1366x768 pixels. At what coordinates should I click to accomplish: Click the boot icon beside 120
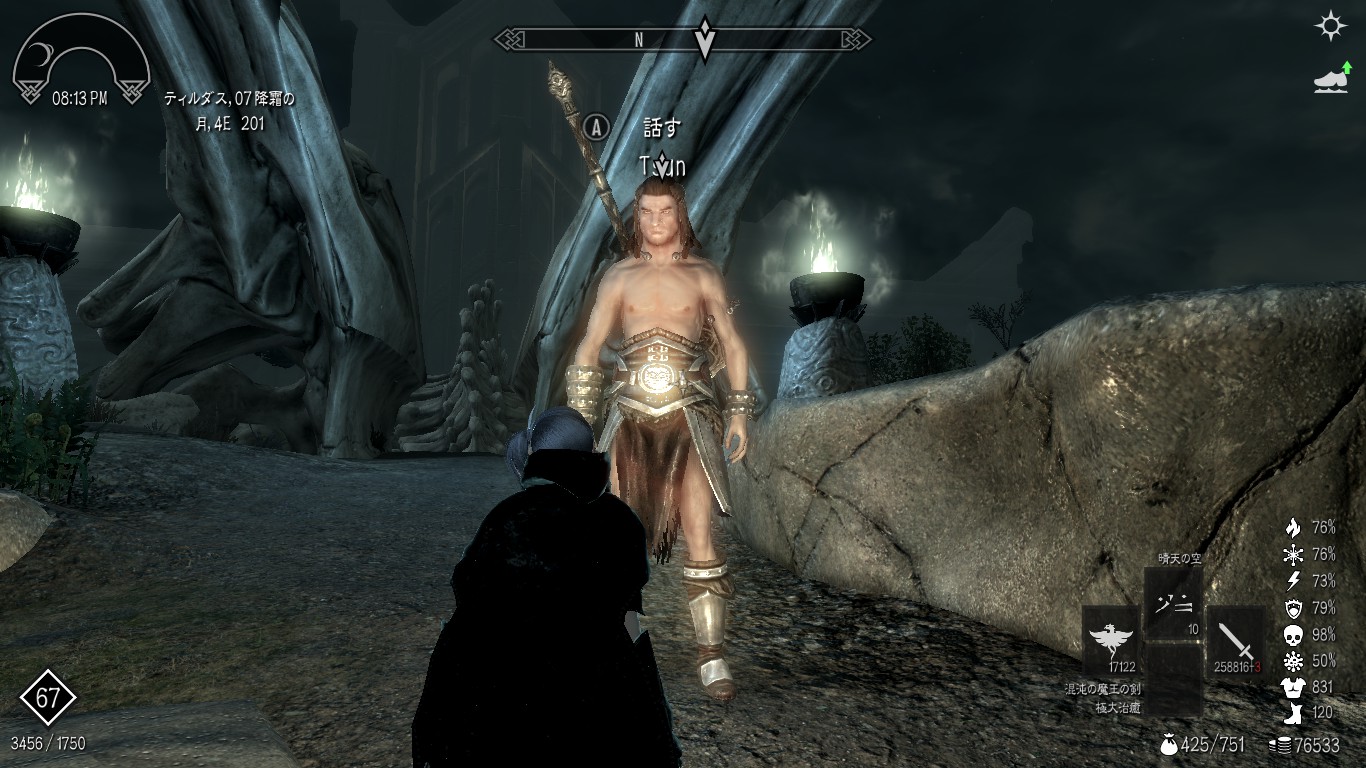point(1293,714)
